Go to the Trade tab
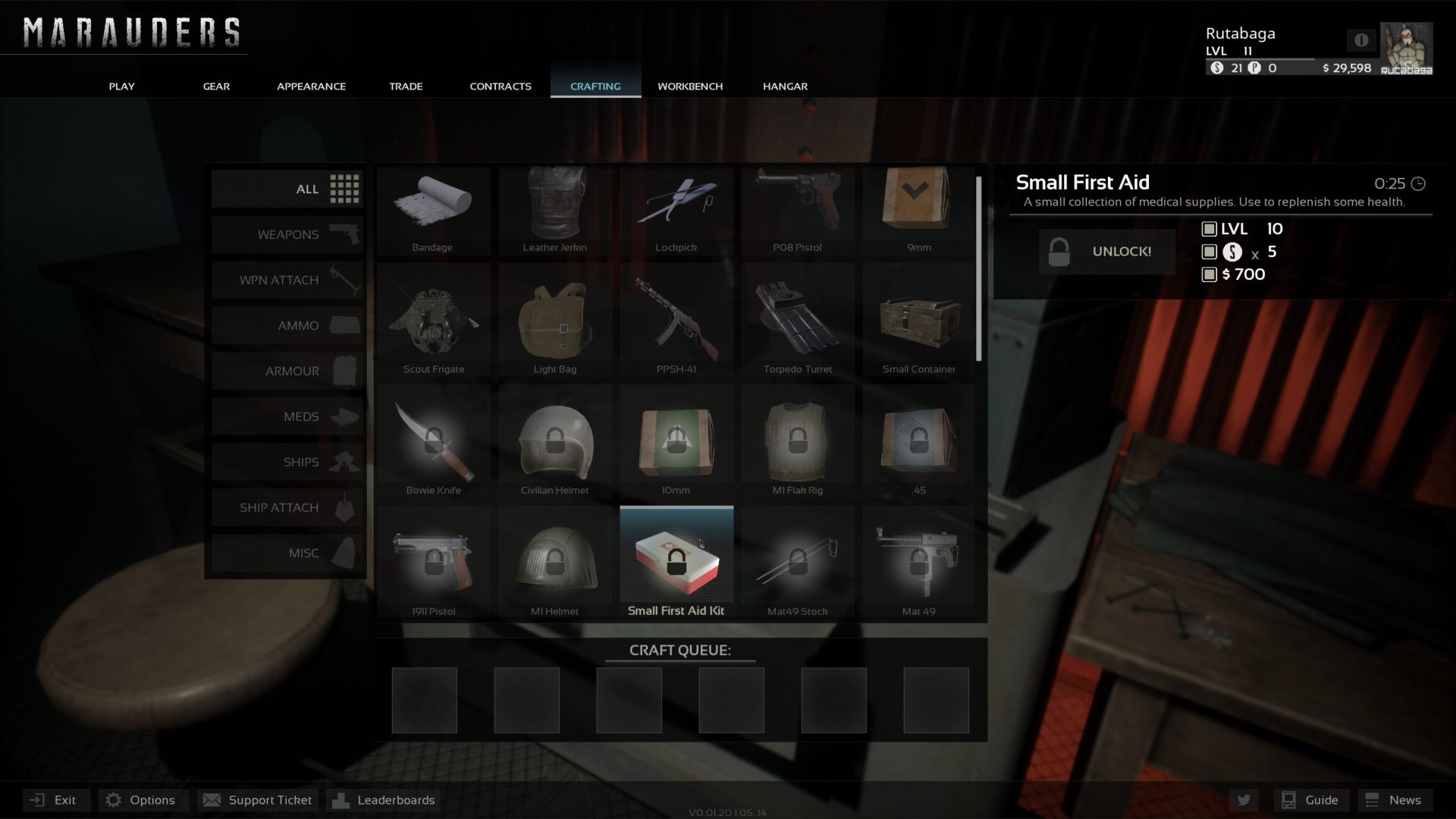This screenshot has height=819, width=1456. coord(406,86)
